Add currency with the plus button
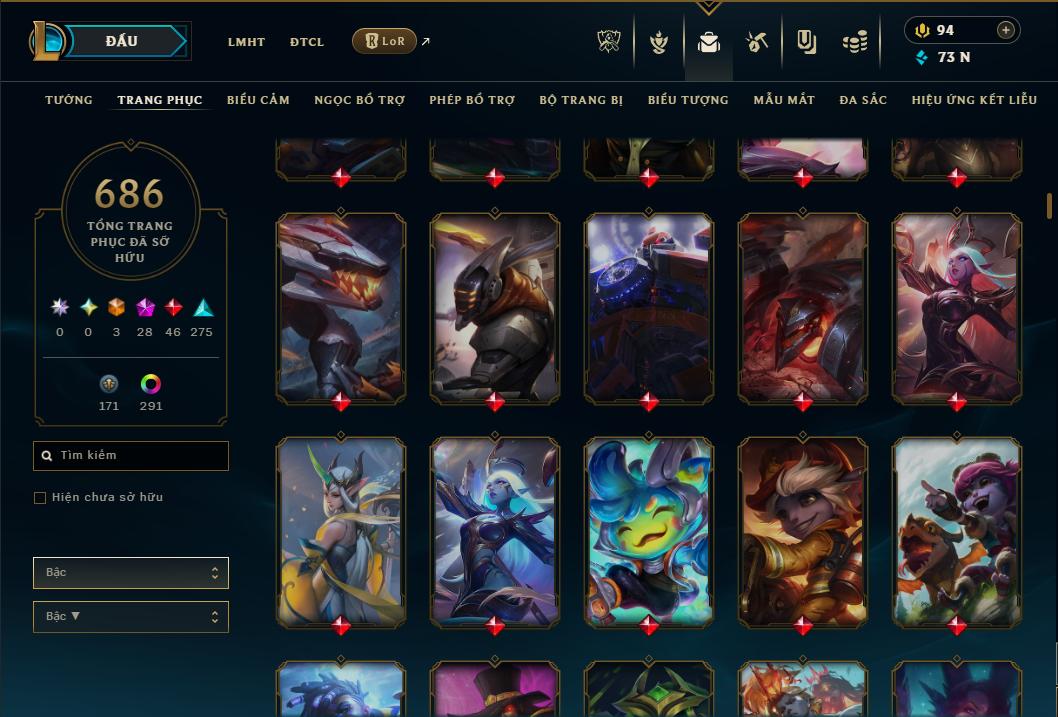 [1006, 30]
